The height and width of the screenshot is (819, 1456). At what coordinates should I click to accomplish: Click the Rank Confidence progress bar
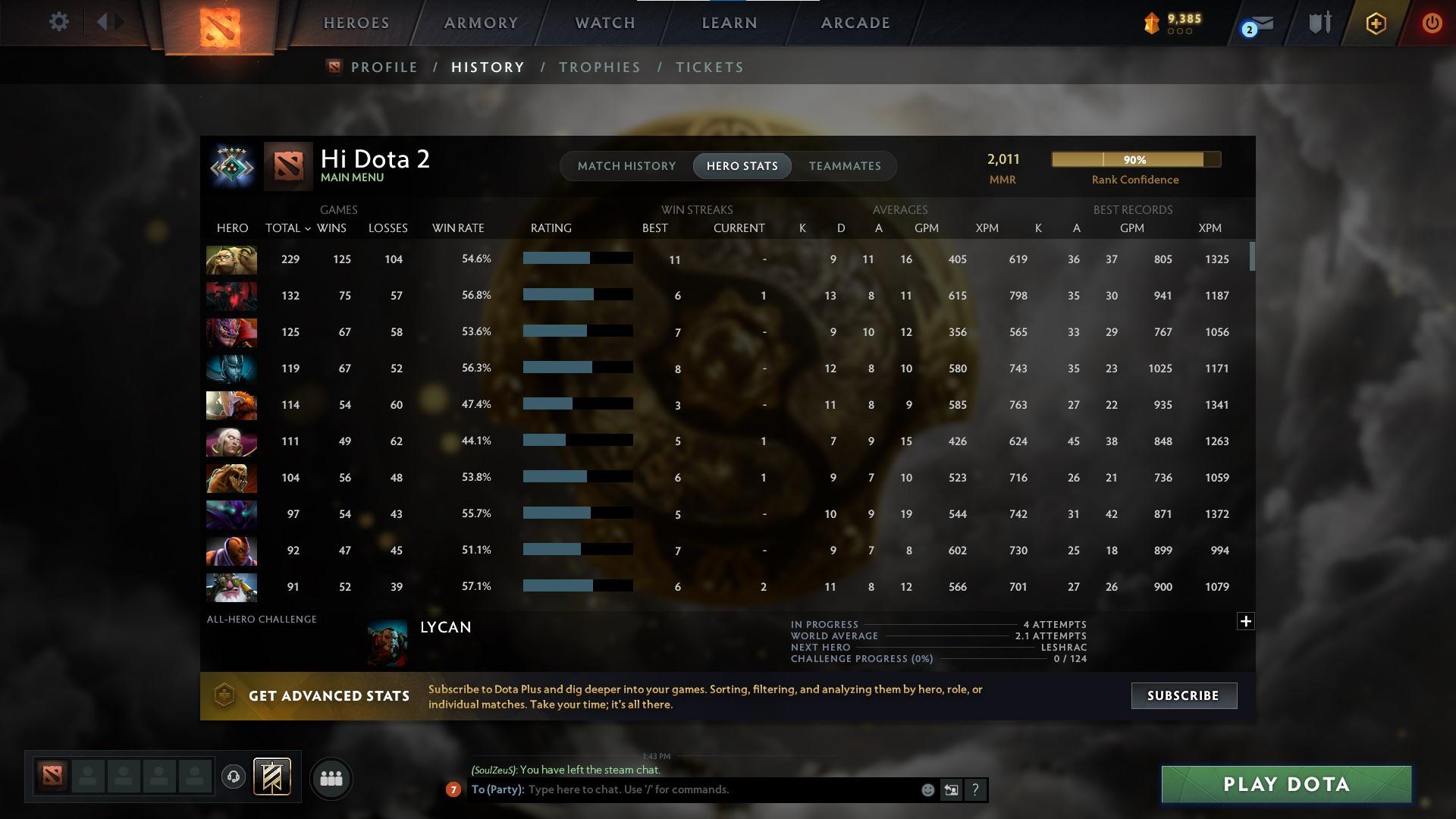(x=1135, y=159)
